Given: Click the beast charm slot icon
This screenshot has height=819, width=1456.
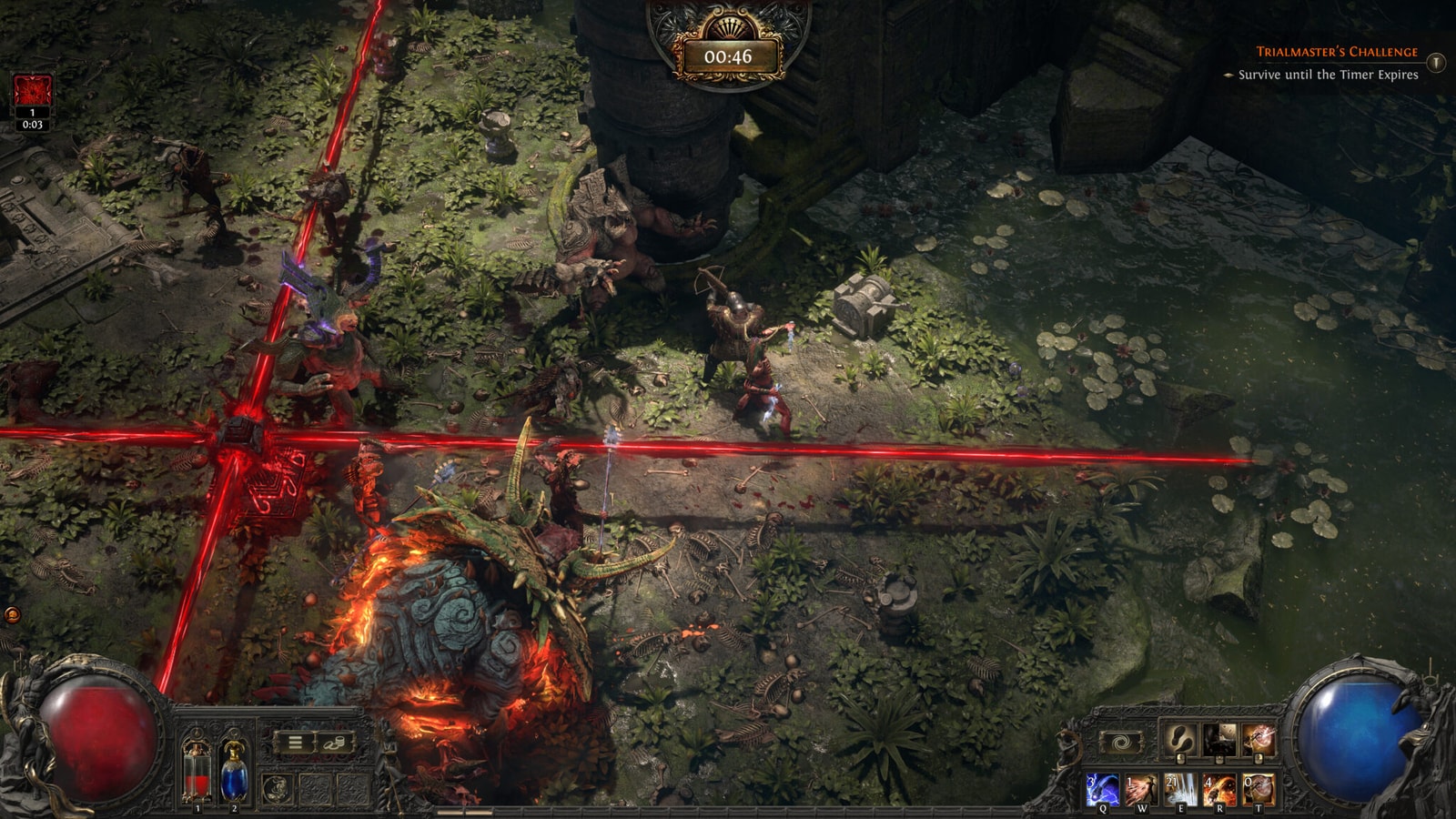Looking at the screenshot, I should click(x=277, y=786).
